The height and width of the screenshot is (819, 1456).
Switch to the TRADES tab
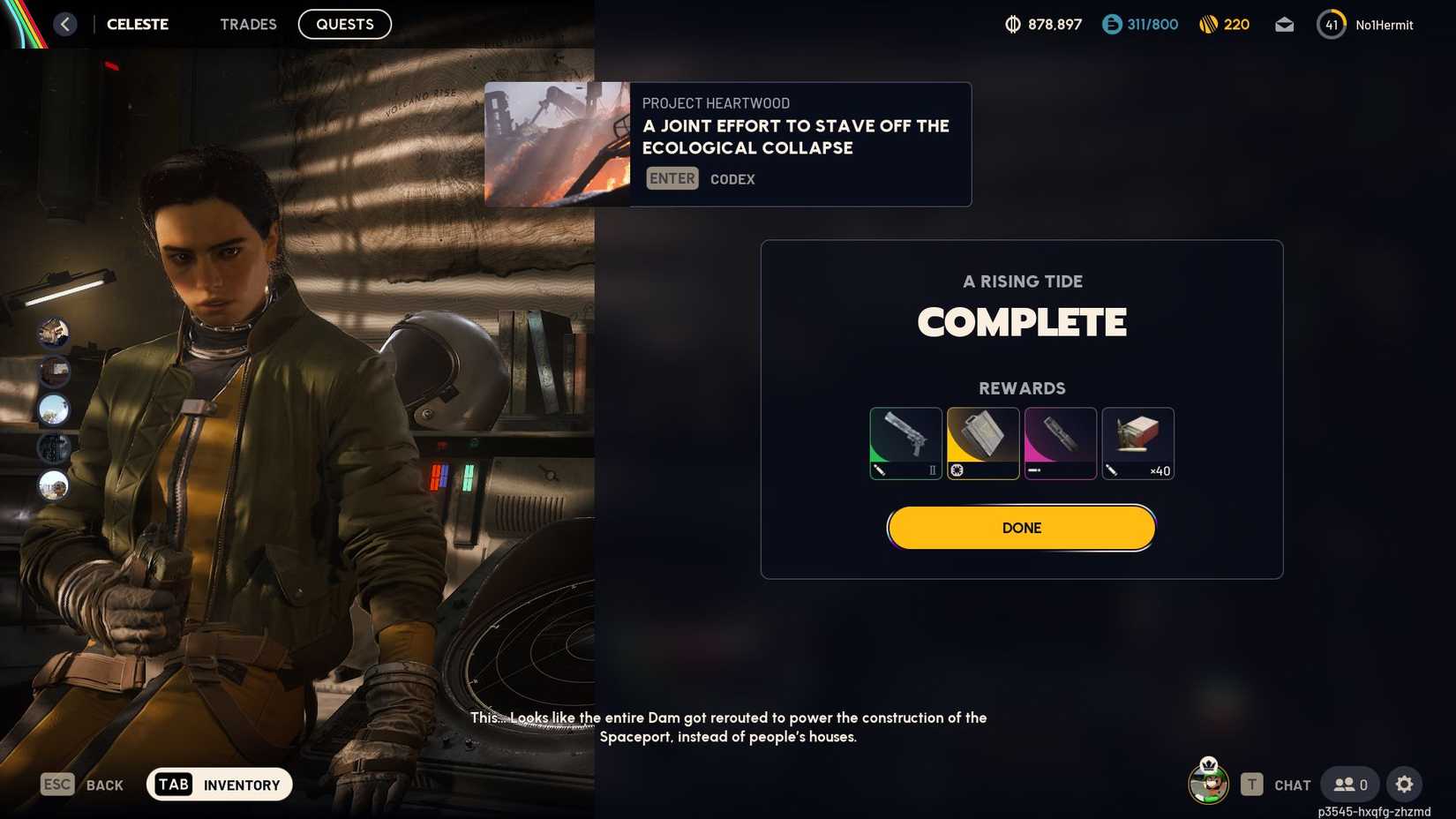[248, 24]
